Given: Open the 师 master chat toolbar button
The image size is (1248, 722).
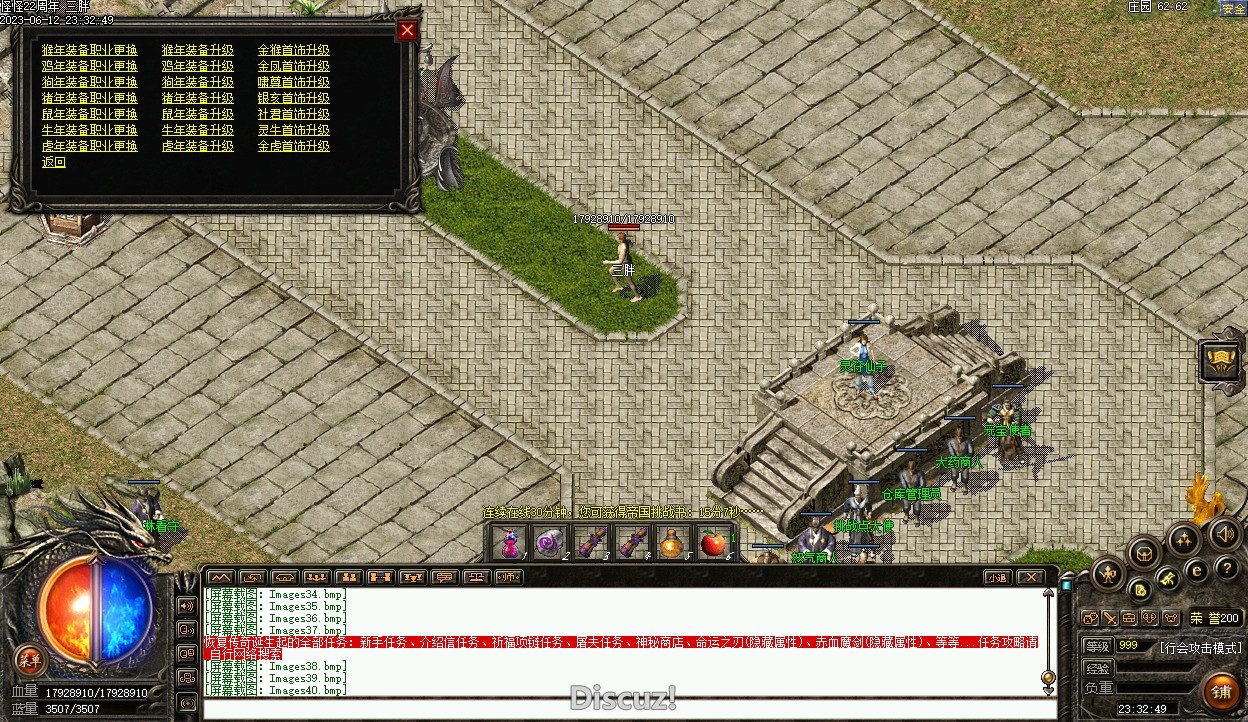Looking at the screenshot, I should pyautogui.click(x=508, y=577).
